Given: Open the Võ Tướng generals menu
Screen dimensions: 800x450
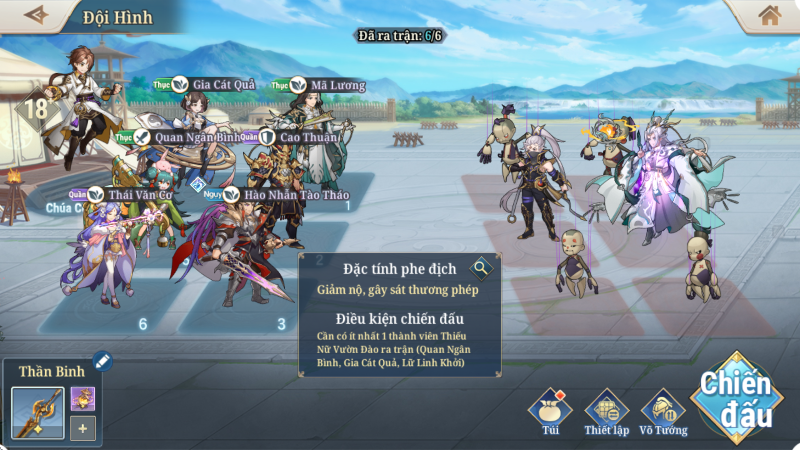Looking at the screenshot, I should (662, 410).
